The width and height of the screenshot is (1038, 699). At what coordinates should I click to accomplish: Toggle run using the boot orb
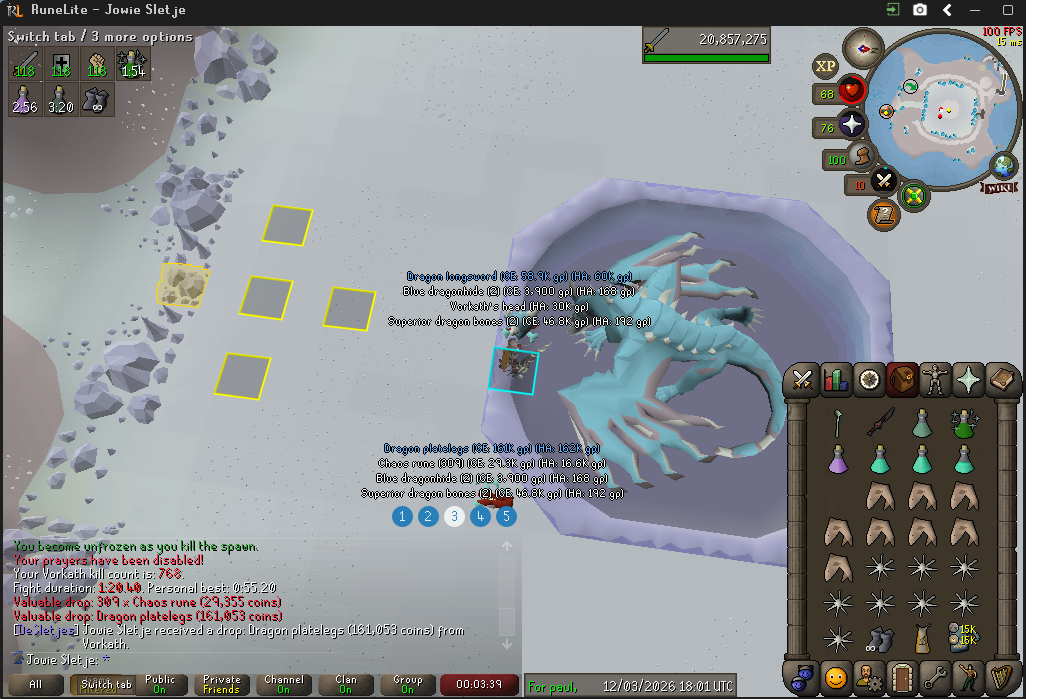[862, 157]
